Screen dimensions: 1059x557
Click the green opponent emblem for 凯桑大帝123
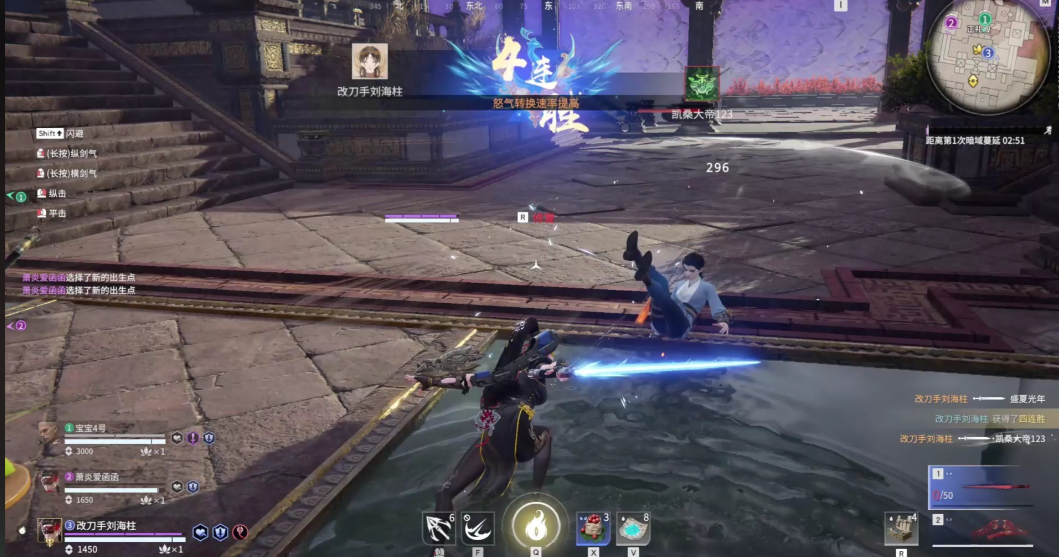(x=701, y=84)
